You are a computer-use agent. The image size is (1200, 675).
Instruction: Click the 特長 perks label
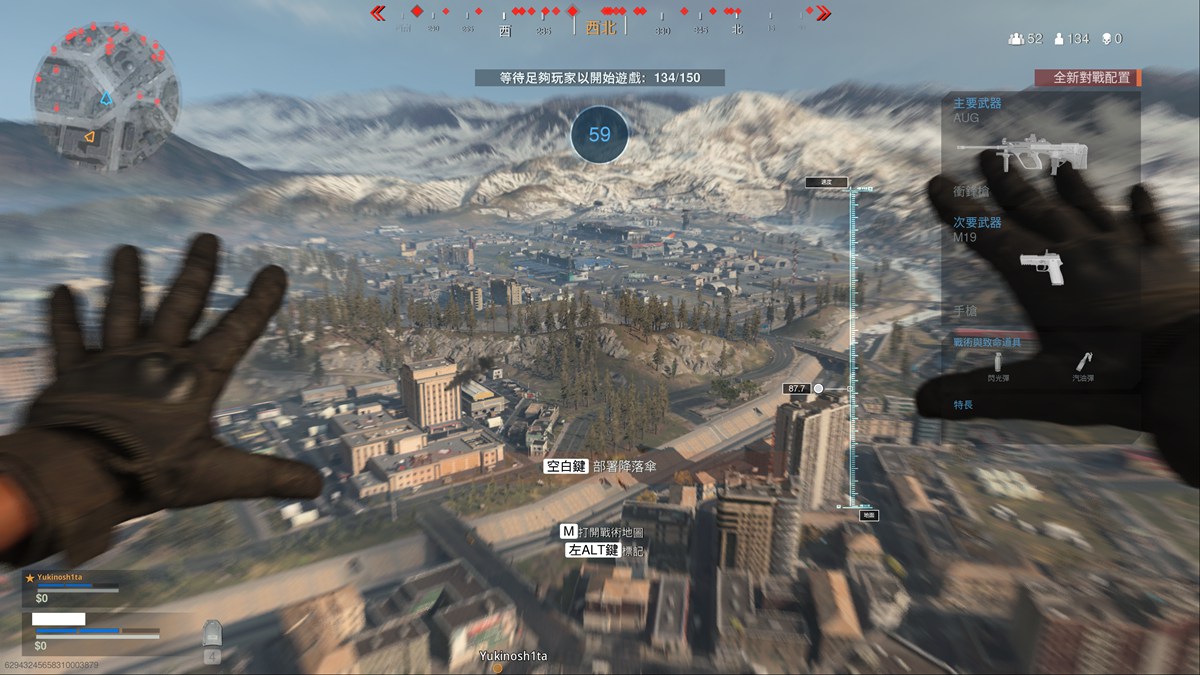(x=963, y=405)
